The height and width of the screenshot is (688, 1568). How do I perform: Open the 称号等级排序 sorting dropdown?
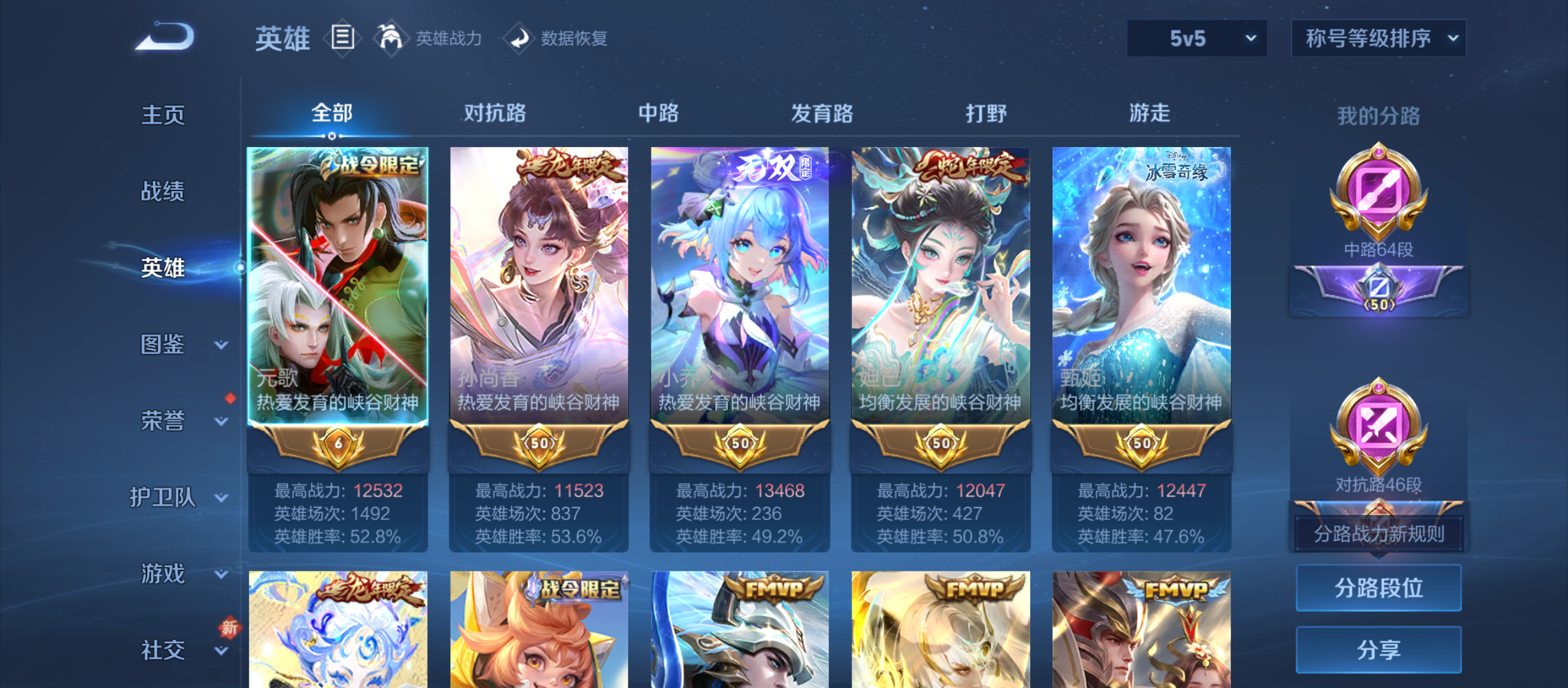1378,38
